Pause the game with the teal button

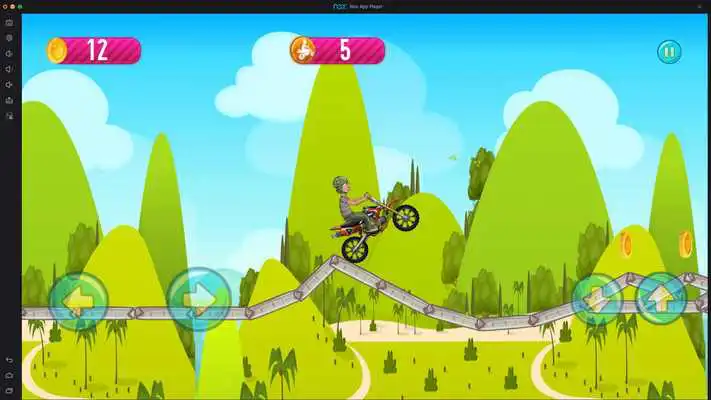[x=669, y=51]
